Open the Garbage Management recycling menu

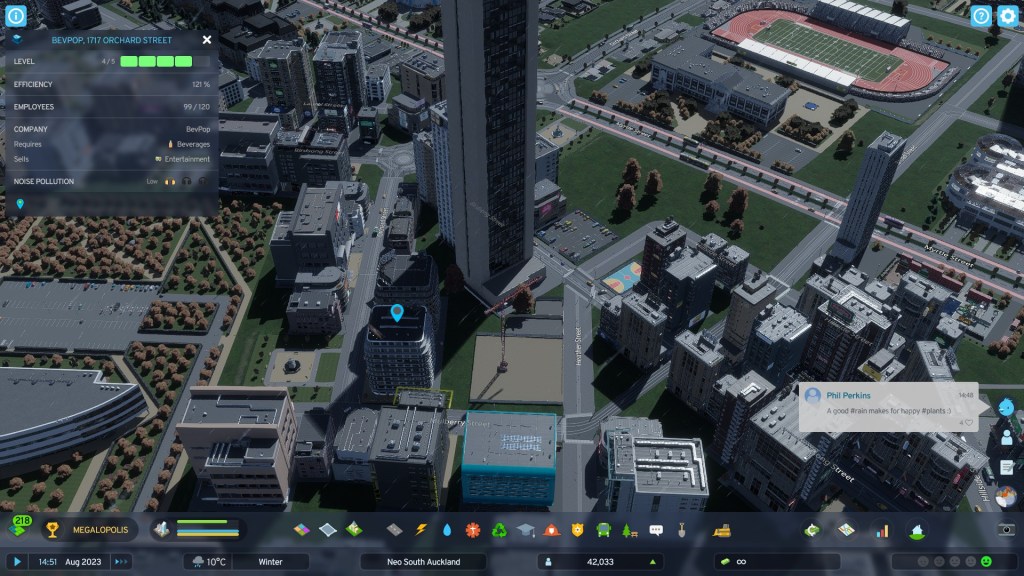500,530
